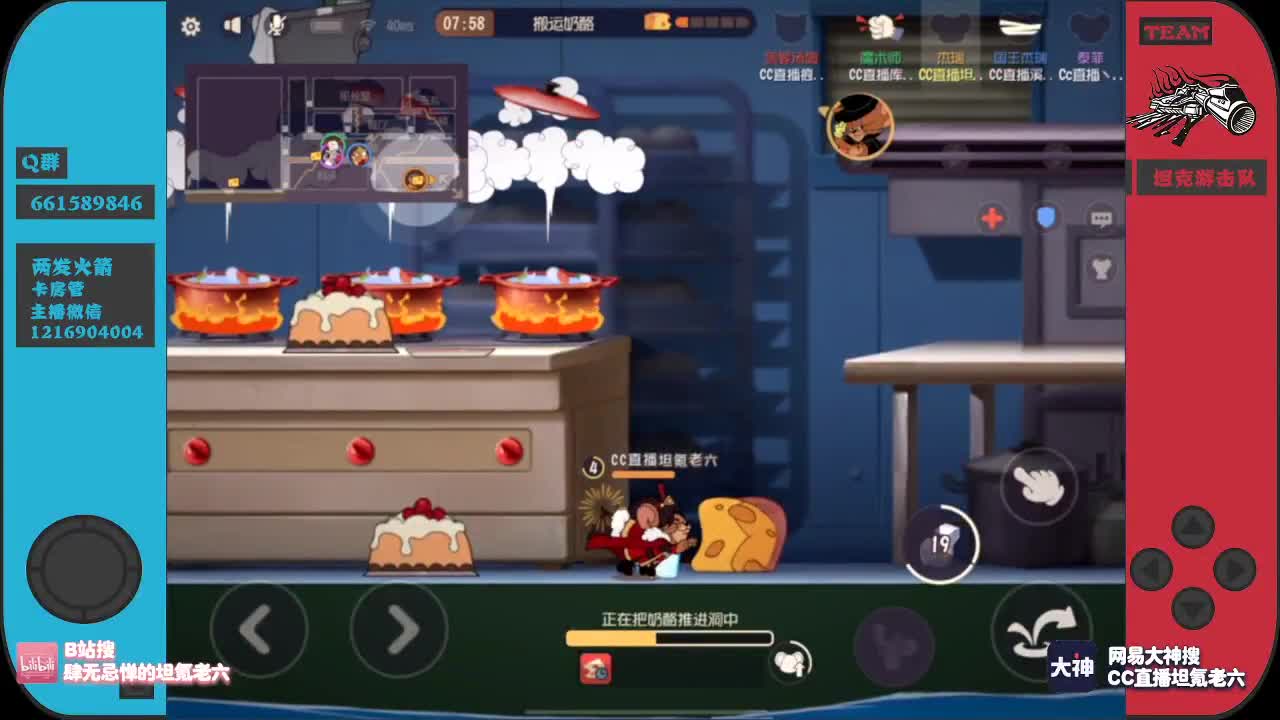The image size is (1280, 720).
Task: Open the volume speaker icon
Action: point(232,24)
